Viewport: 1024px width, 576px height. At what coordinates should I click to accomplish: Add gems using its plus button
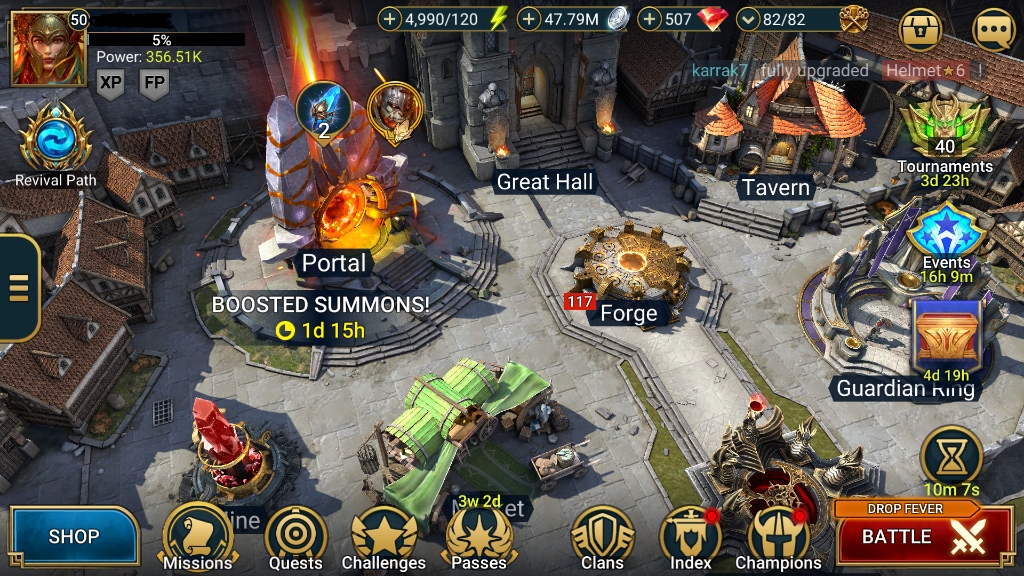[649, 18]
